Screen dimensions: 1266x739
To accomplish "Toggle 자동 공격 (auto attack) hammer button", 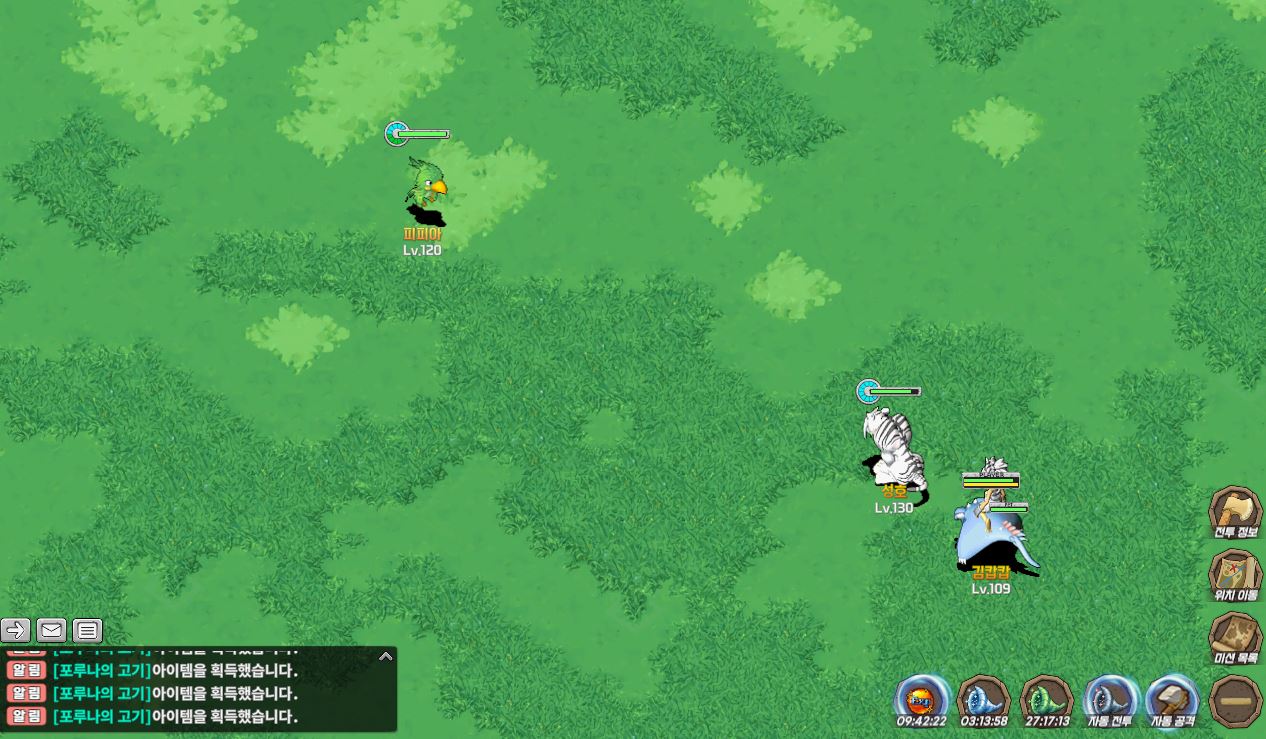I will coord(1172,699).
